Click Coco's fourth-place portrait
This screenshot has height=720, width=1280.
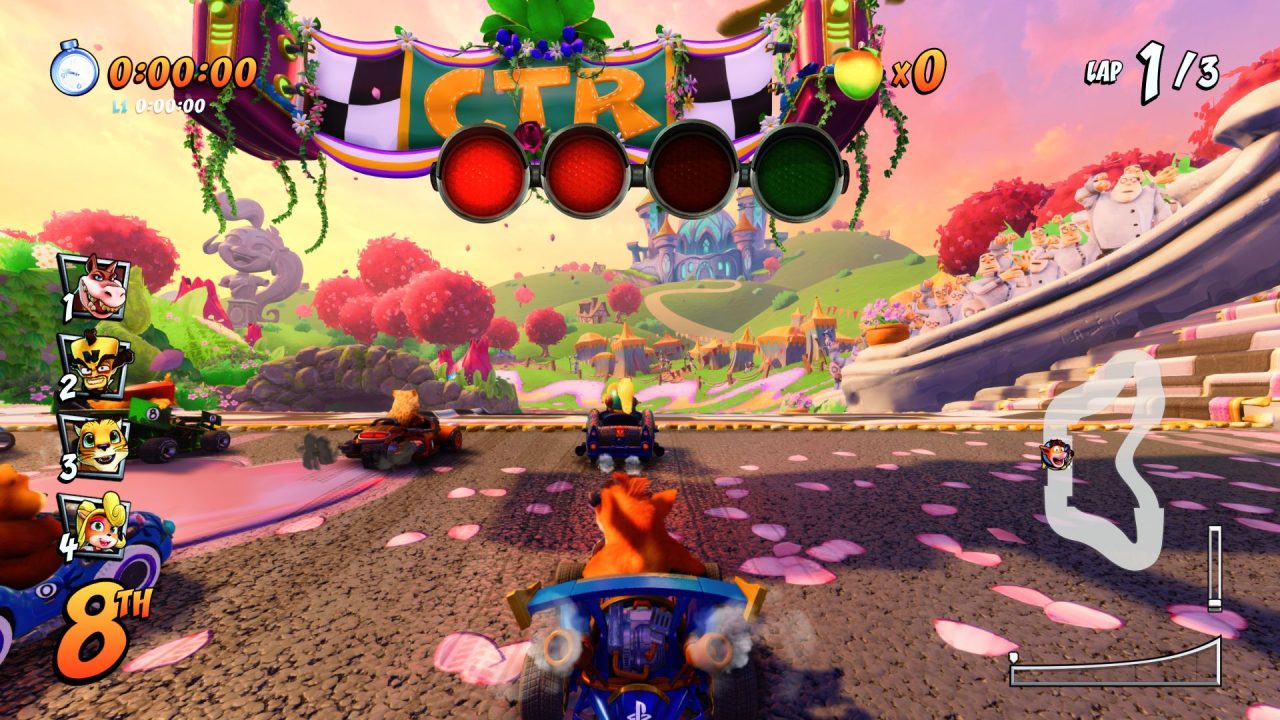click(x=95, y=524)
